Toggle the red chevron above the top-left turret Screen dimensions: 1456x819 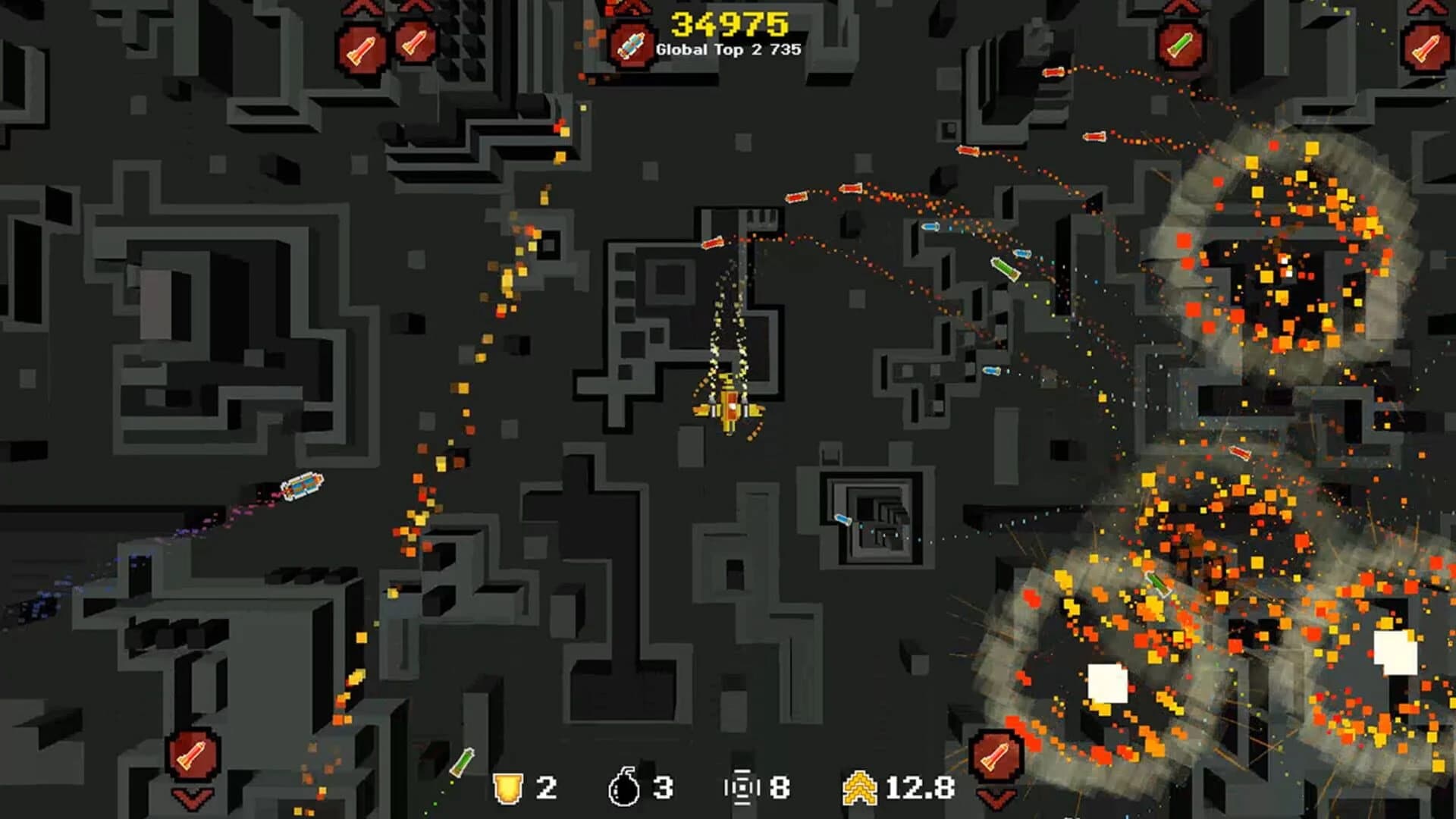[362, 9]
